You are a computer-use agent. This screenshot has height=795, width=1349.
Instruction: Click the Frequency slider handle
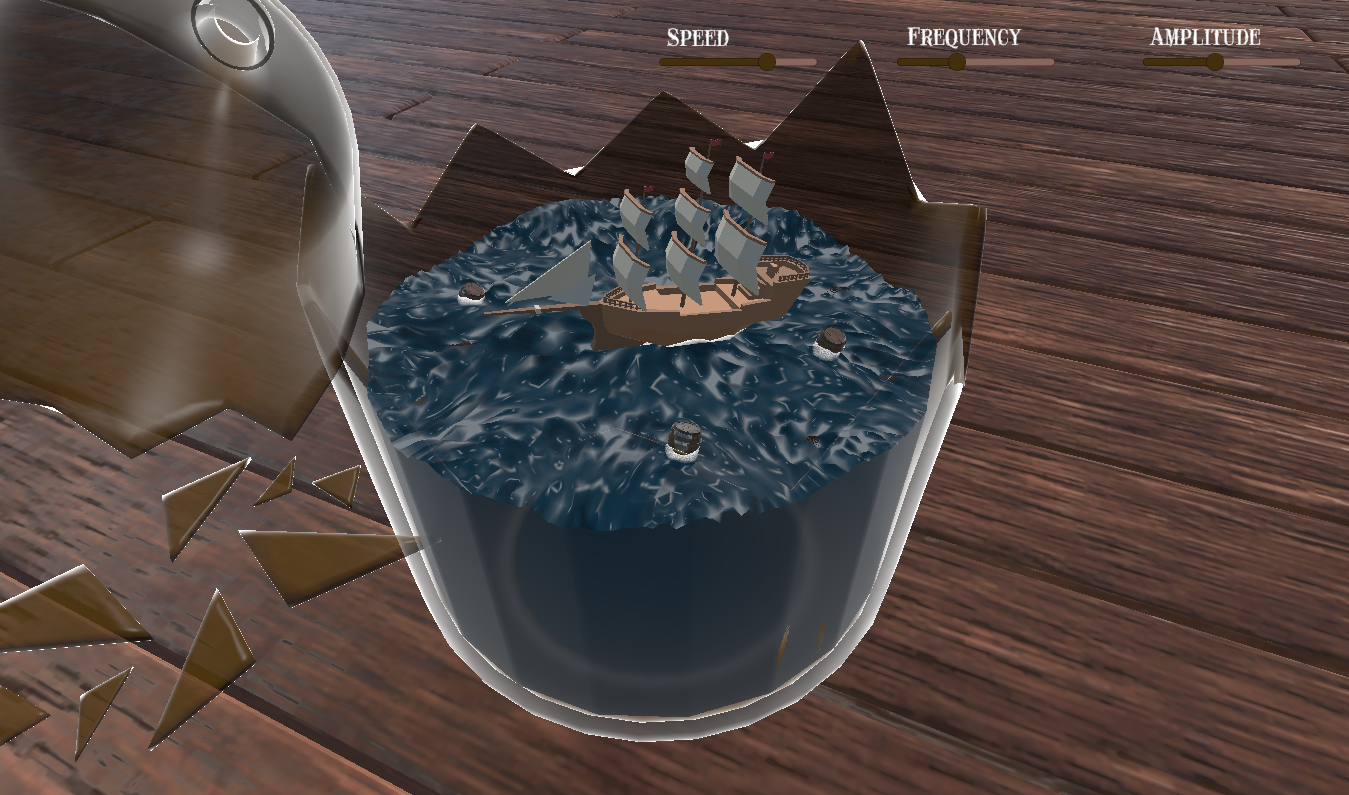(x=955, y=61)
